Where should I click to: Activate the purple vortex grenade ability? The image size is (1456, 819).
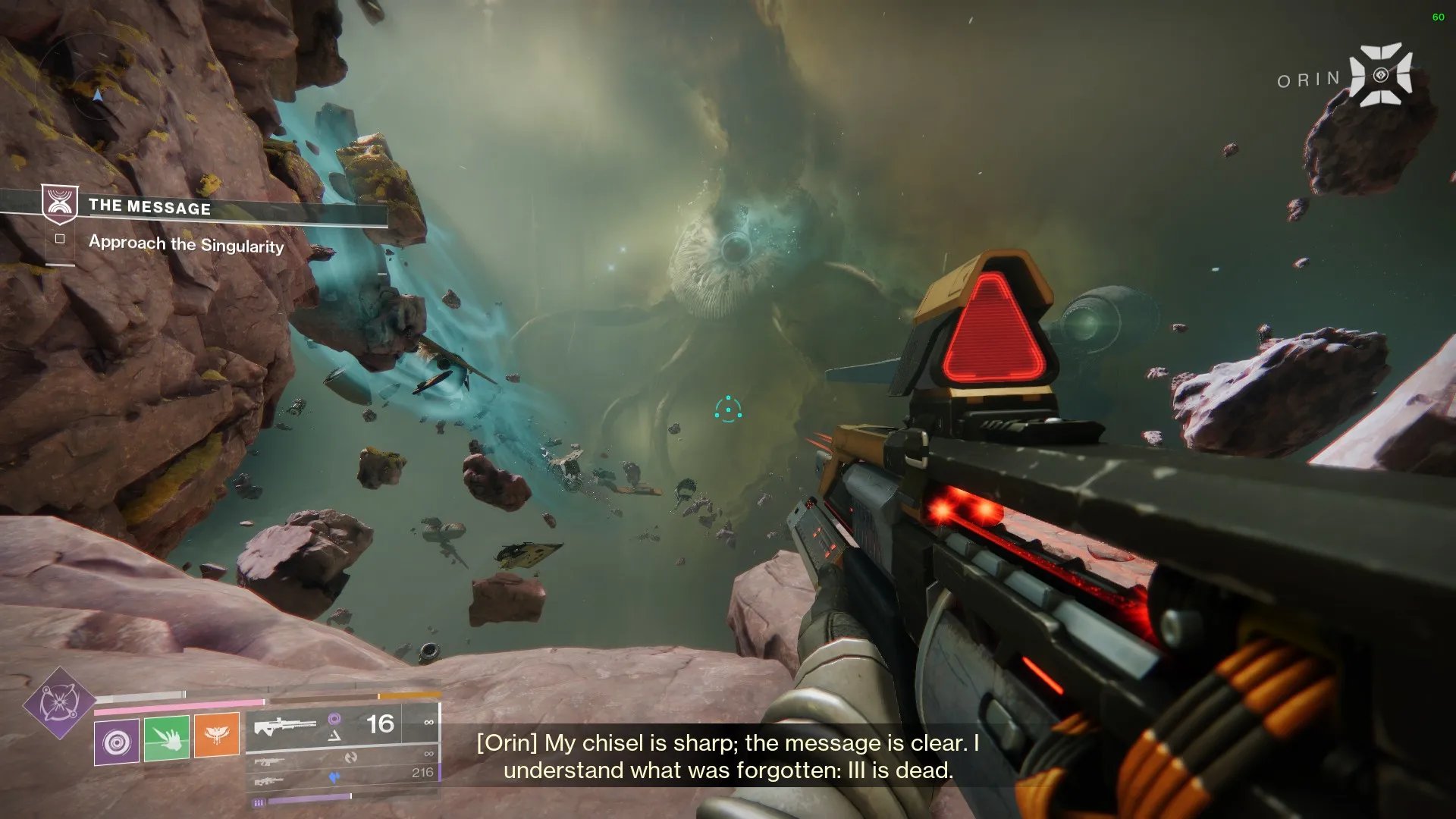(x=117, y=741)
